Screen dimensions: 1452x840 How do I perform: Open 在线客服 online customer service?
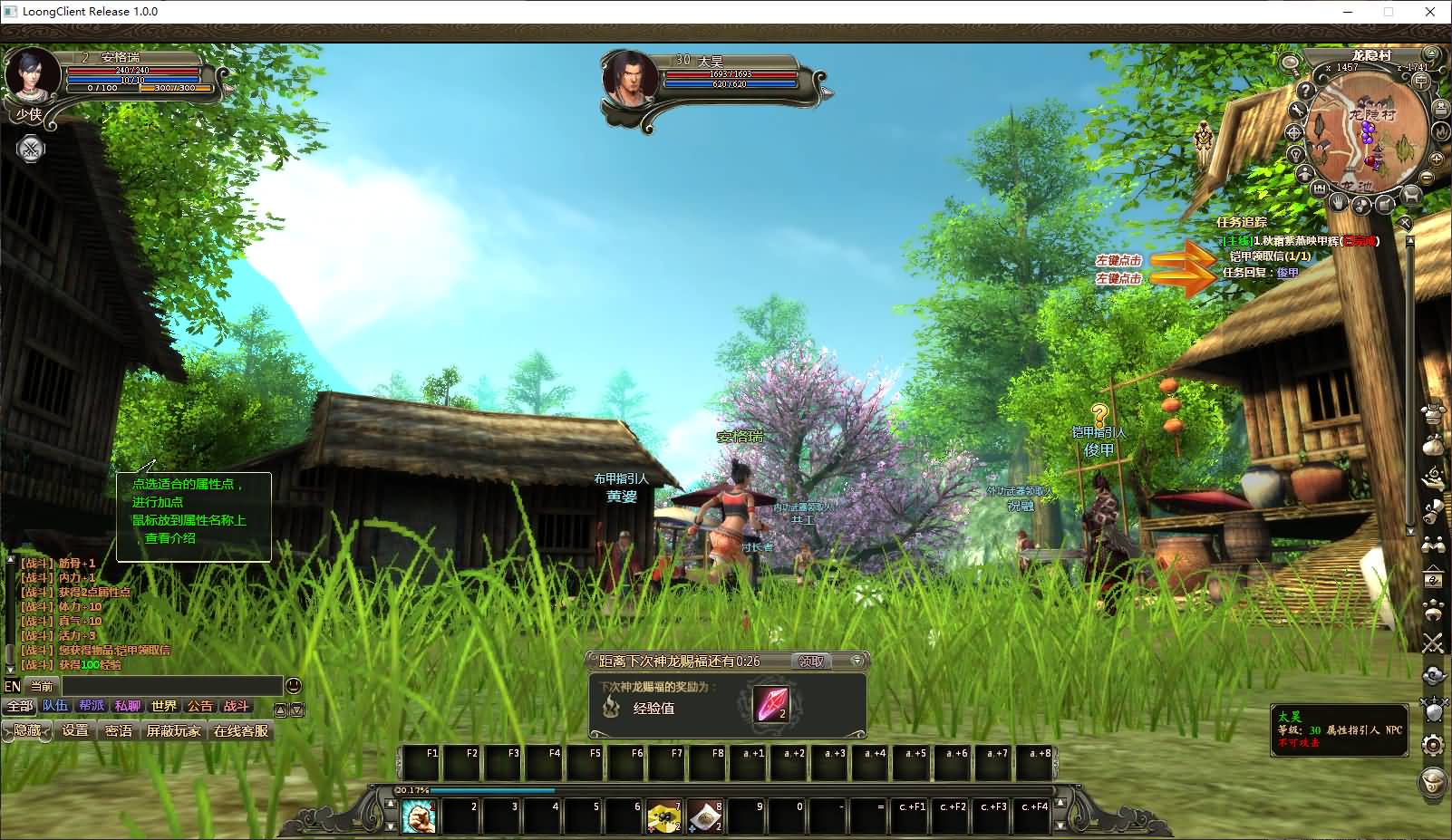coord(241,730)
